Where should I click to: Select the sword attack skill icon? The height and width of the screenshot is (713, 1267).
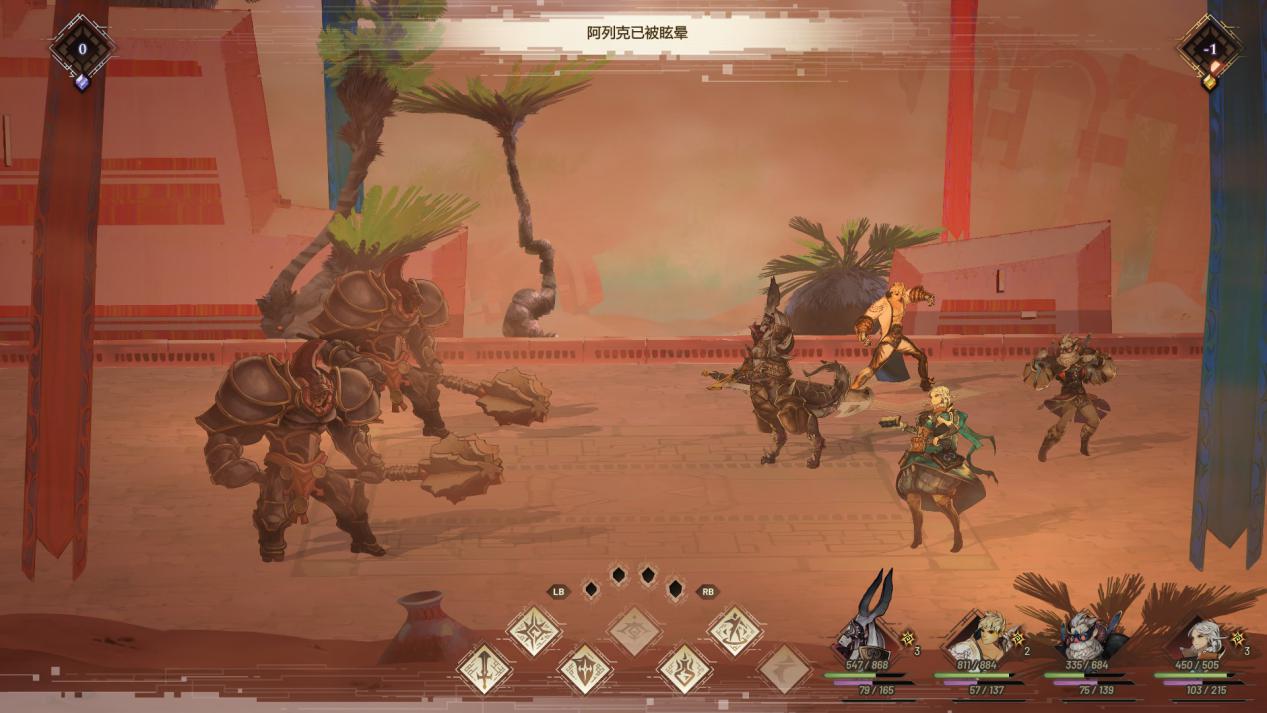pos(484,668)
